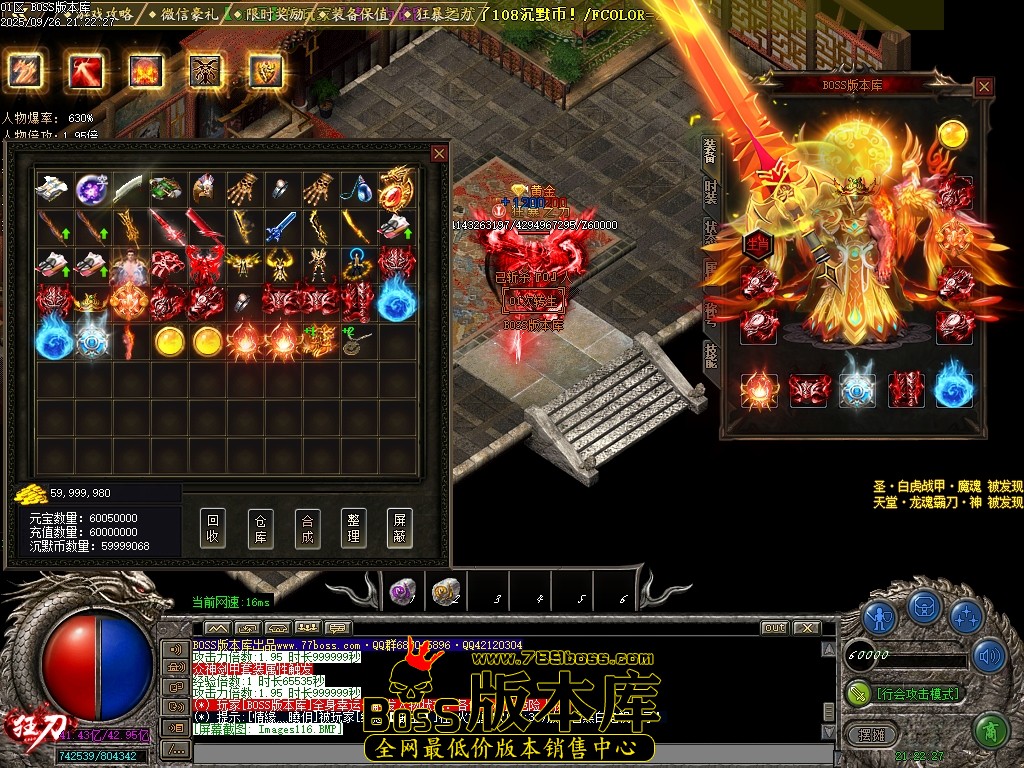1024x768 pixels.
Task: Open the 仓库 warehouse storage
Action: click(259, 527)
